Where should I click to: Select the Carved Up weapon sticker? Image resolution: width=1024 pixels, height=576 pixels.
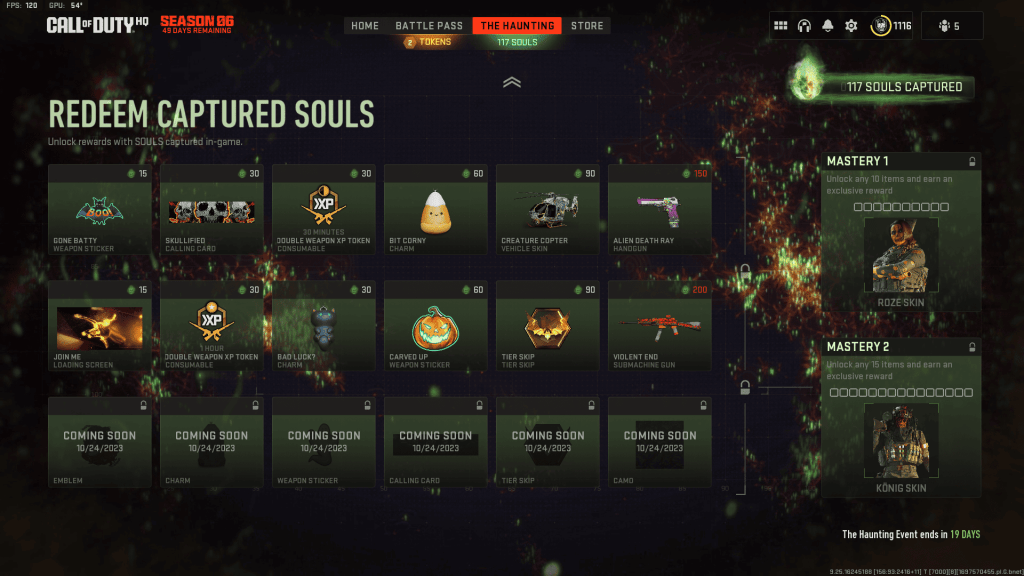pyautogui.click(x=436, y=326)
